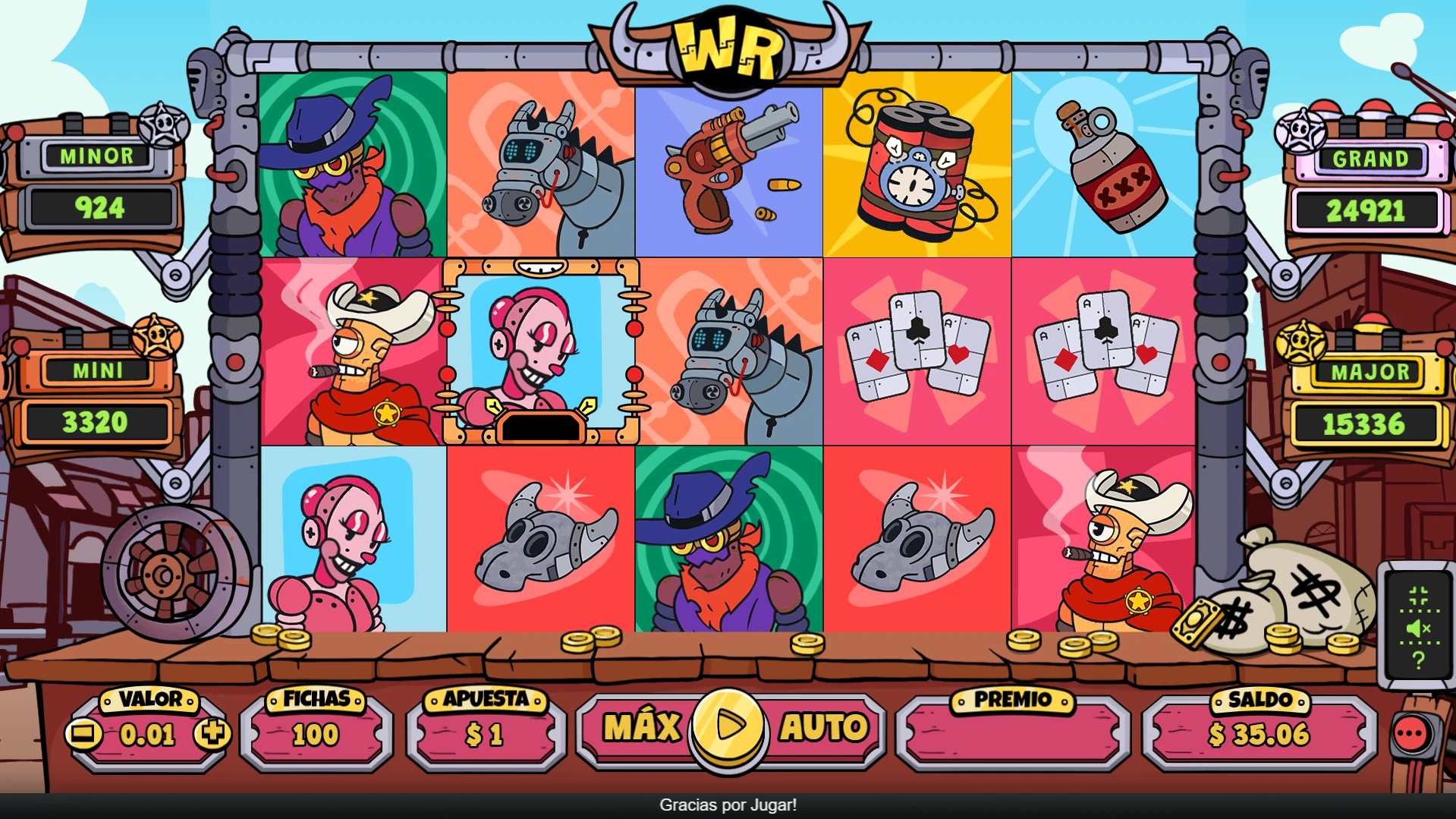This screenshot has width=1456, height=819.
Task: Increase coin value with the plus button
Action: point(215,734)
